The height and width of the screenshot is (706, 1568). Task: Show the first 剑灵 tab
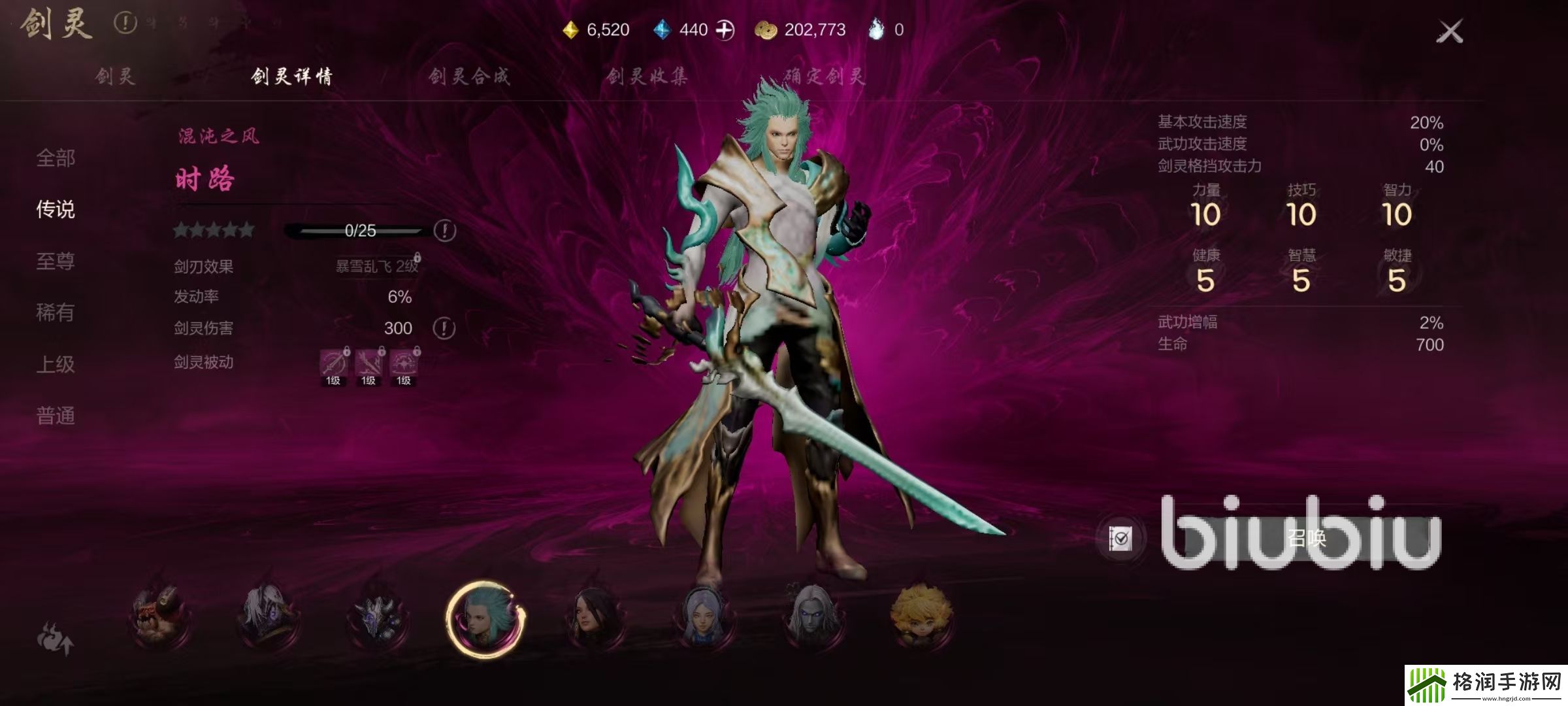(115, 76)
